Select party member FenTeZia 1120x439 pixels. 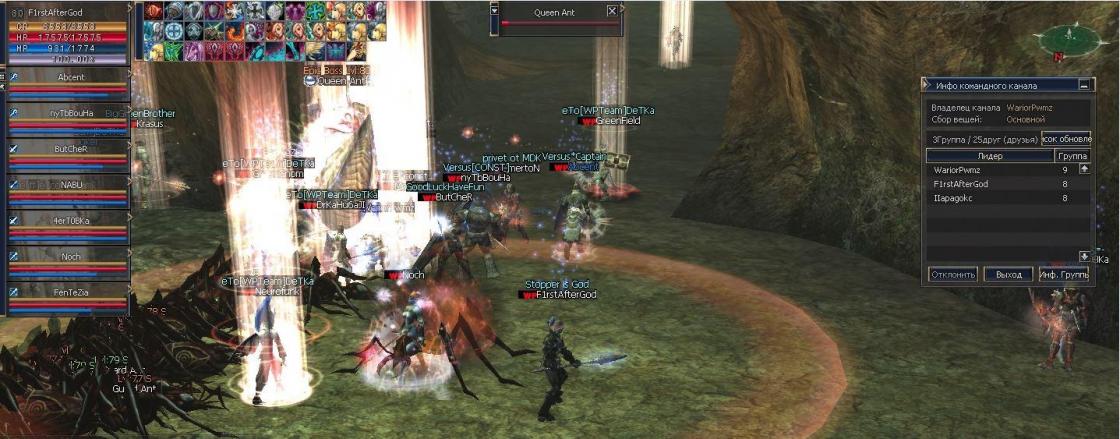[70, 293]
